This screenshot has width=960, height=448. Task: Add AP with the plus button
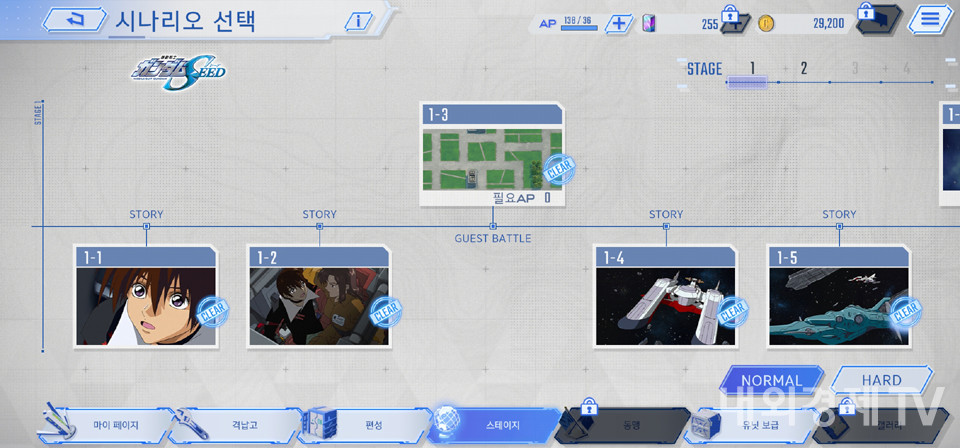click(x=619, y=23)
